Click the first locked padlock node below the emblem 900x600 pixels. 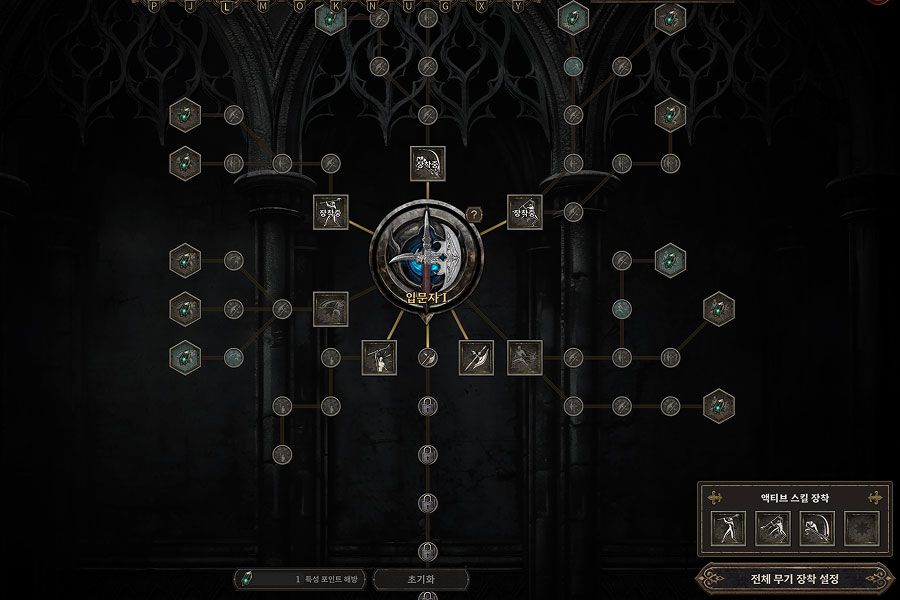pyautogui.click(x=427, y=406)
